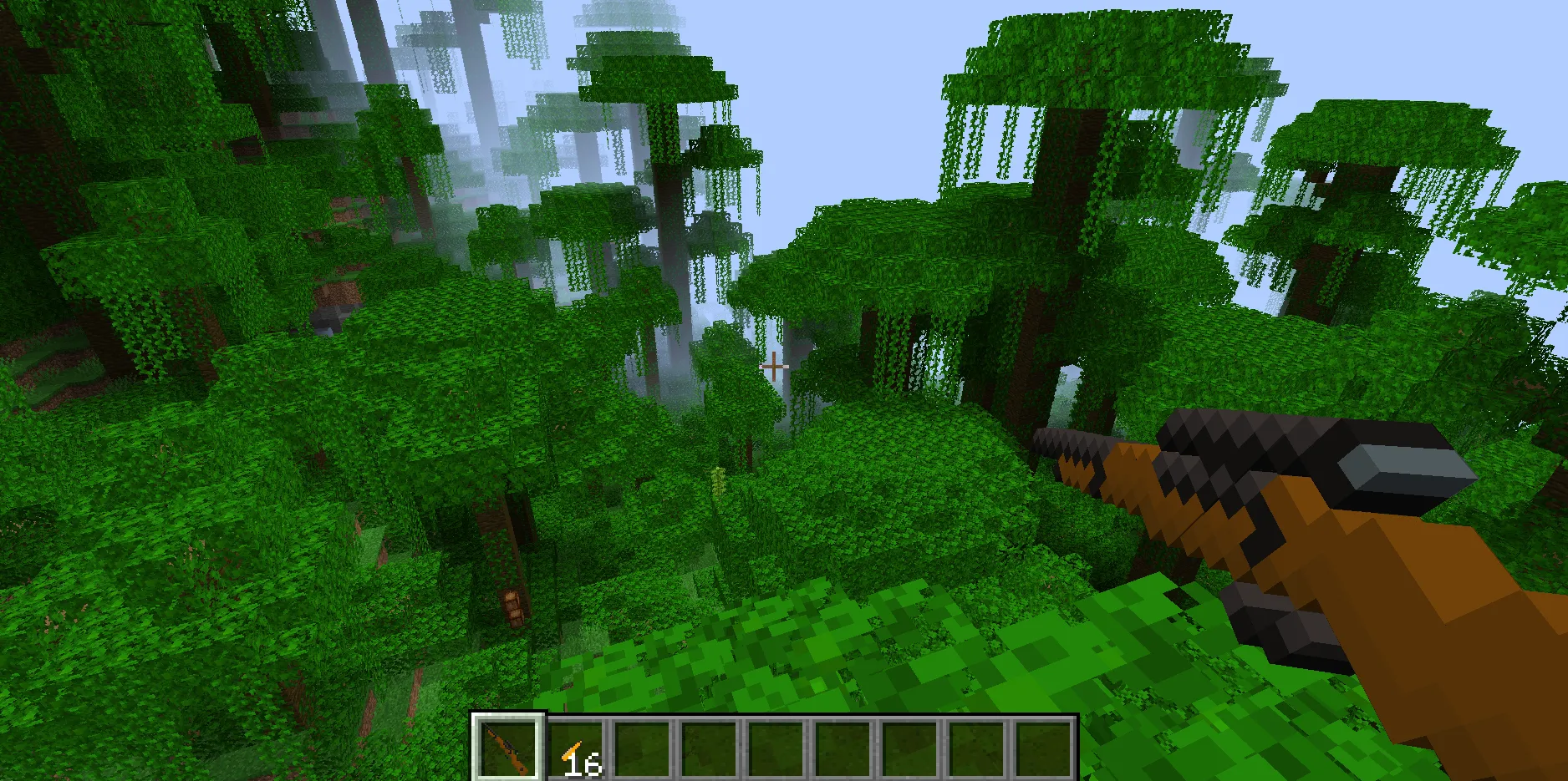Click the crosshair at screen center
1568x781 pixels.
click(x=776, y=365)
